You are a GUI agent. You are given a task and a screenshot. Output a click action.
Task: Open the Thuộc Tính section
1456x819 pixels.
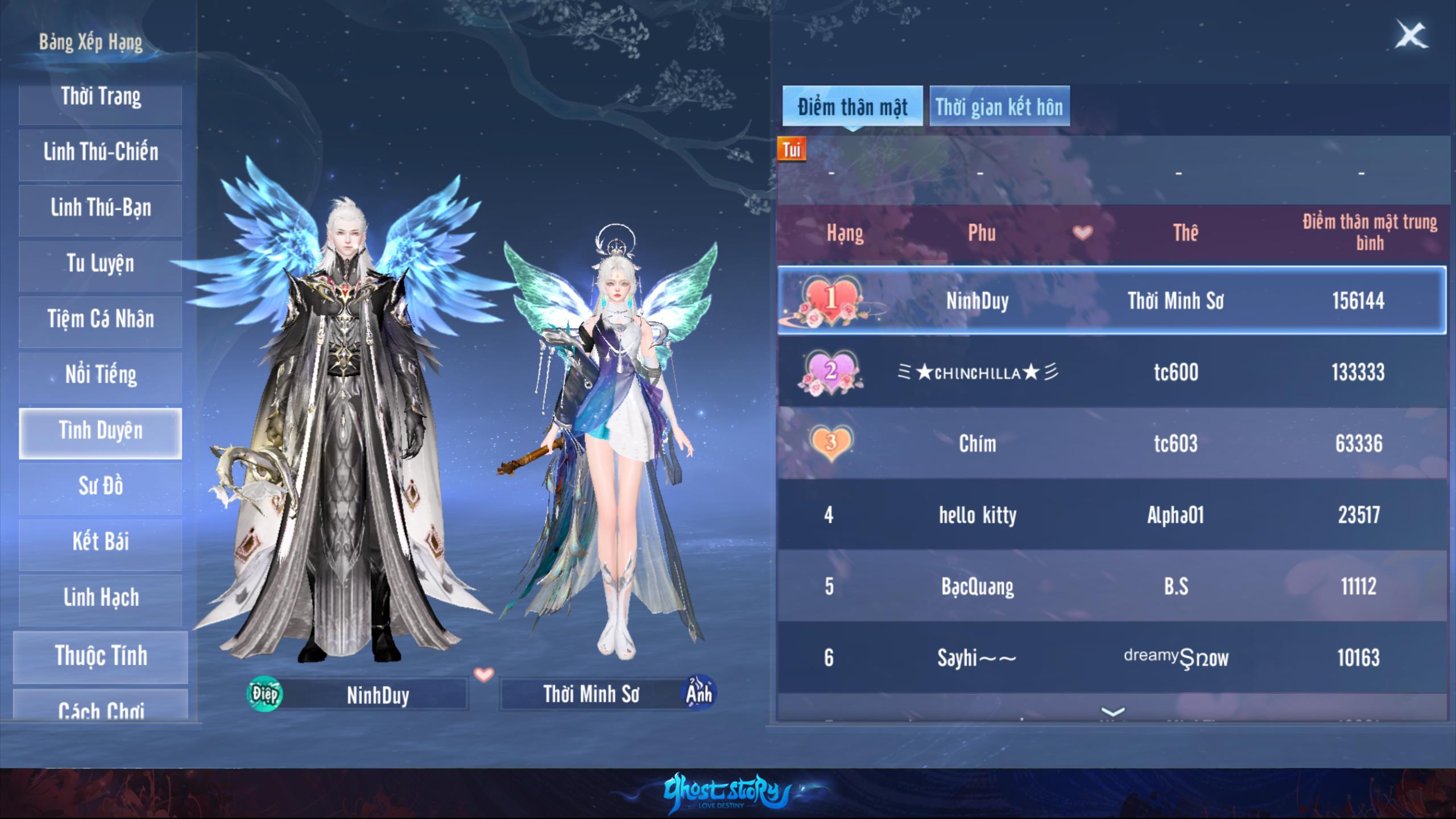click(101, 656)
